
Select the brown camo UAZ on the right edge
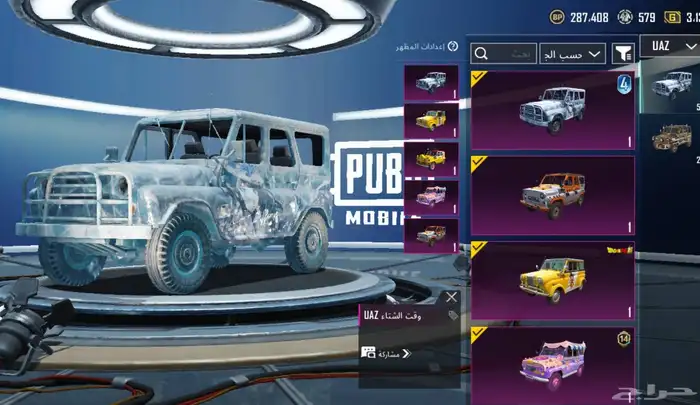click(x=671, y=138)
